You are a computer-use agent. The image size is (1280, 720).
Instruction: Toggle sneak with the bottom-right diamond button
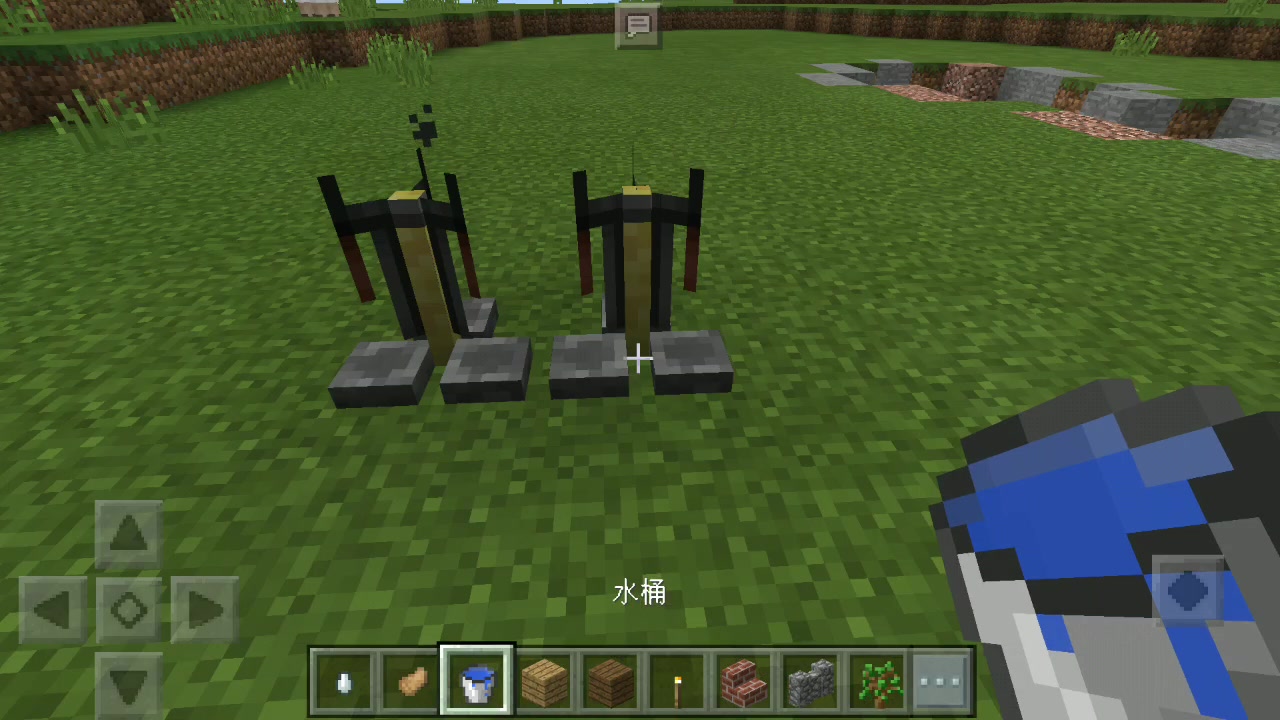1187,593
